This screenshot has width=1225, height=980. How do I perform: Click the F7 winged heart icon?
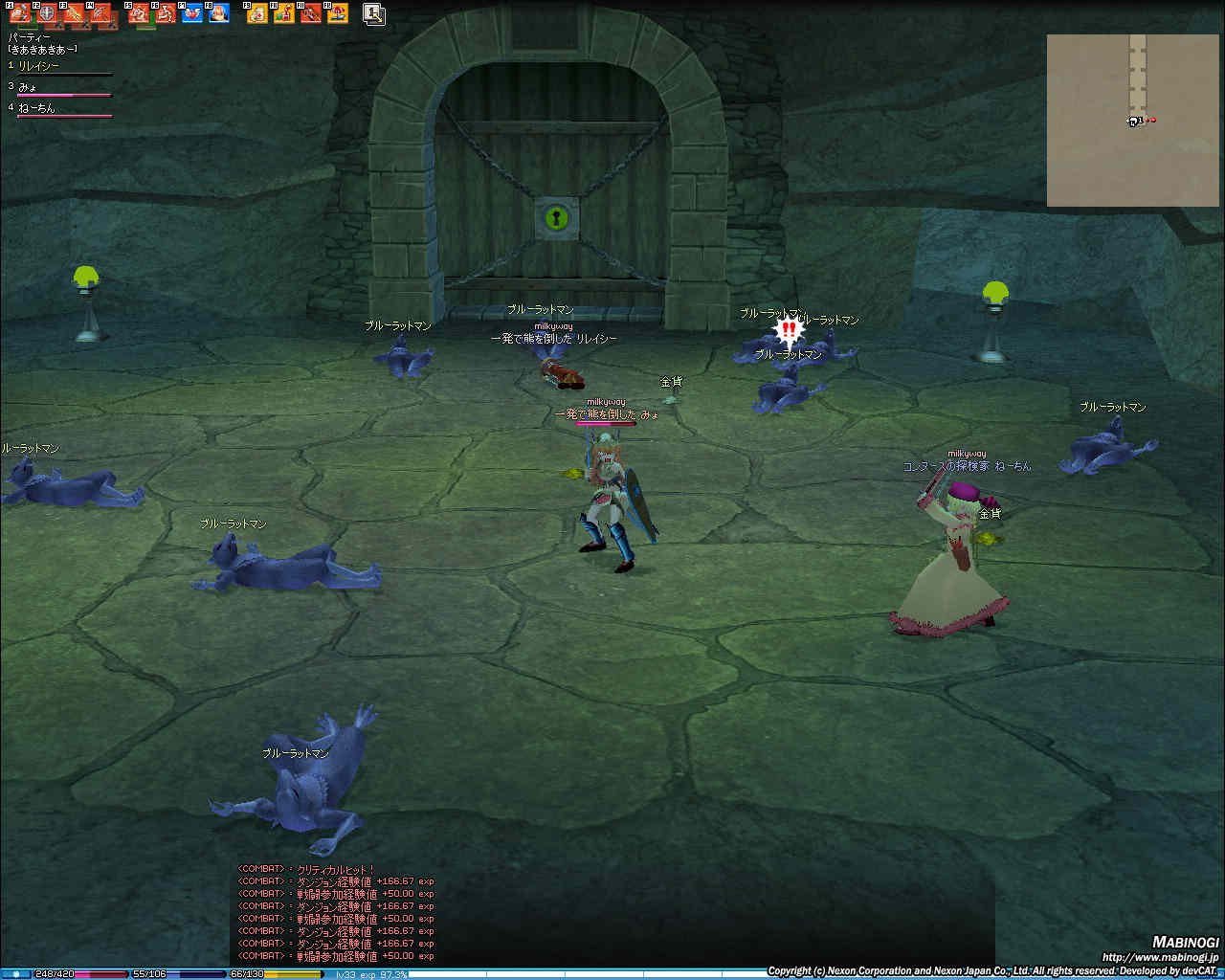pos(192,13)
